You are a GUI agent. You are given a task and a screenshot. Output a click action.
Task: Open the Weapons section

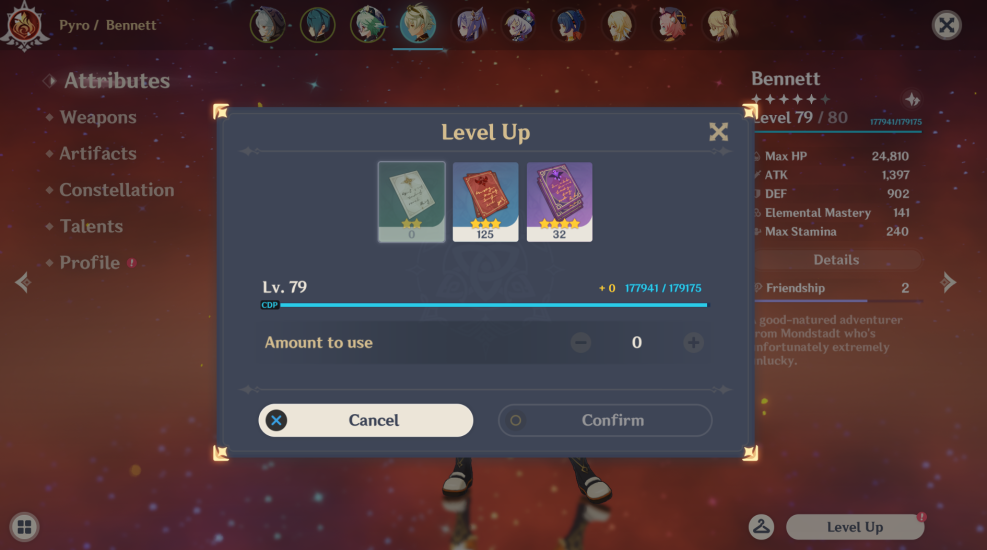(x=98, y=118)
